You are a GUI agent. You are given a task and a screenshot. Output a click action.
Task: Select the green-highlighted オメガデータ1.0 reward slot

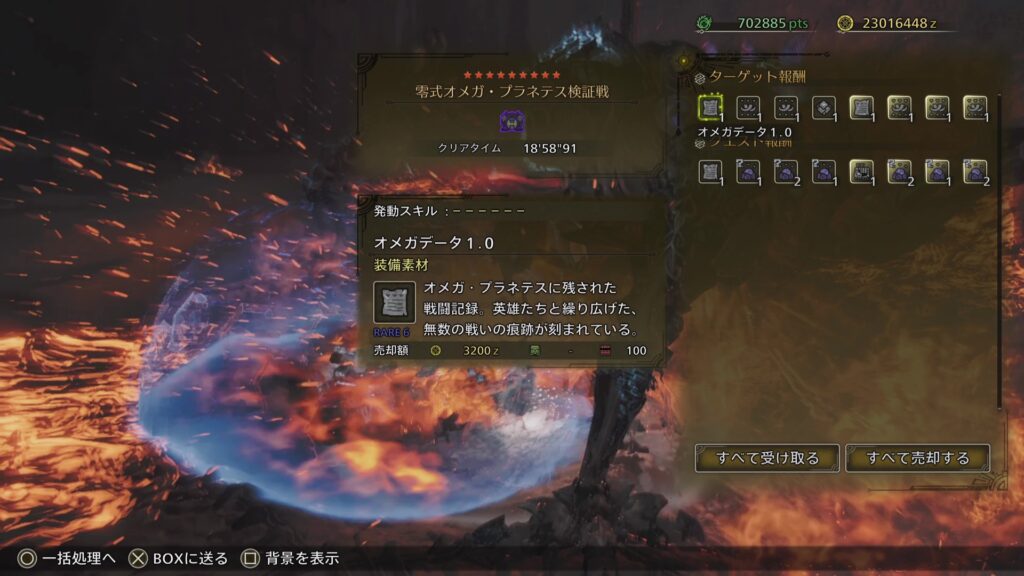pos(710,108)
